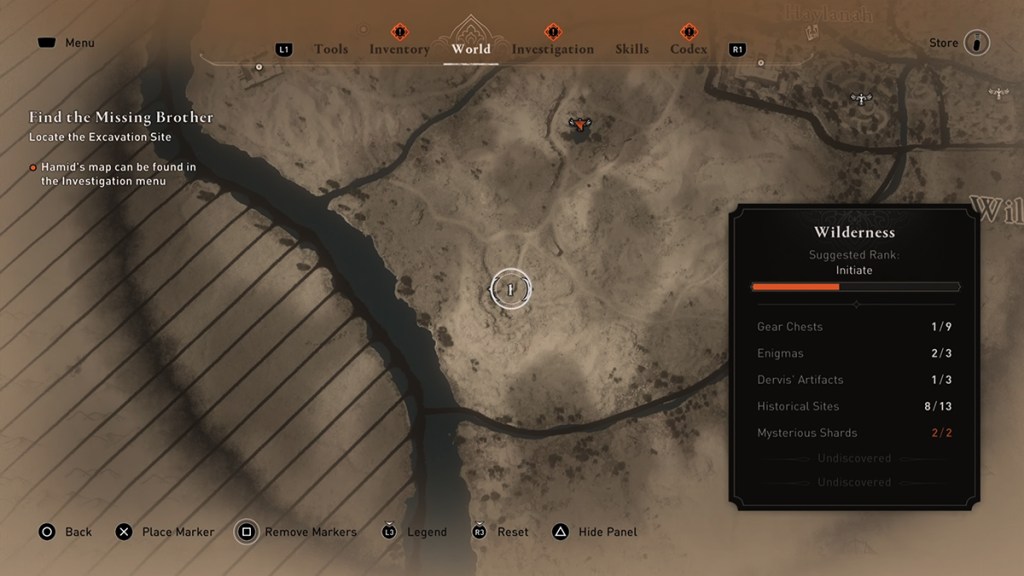Select Find the Missing Brother quest tracker

121,117
